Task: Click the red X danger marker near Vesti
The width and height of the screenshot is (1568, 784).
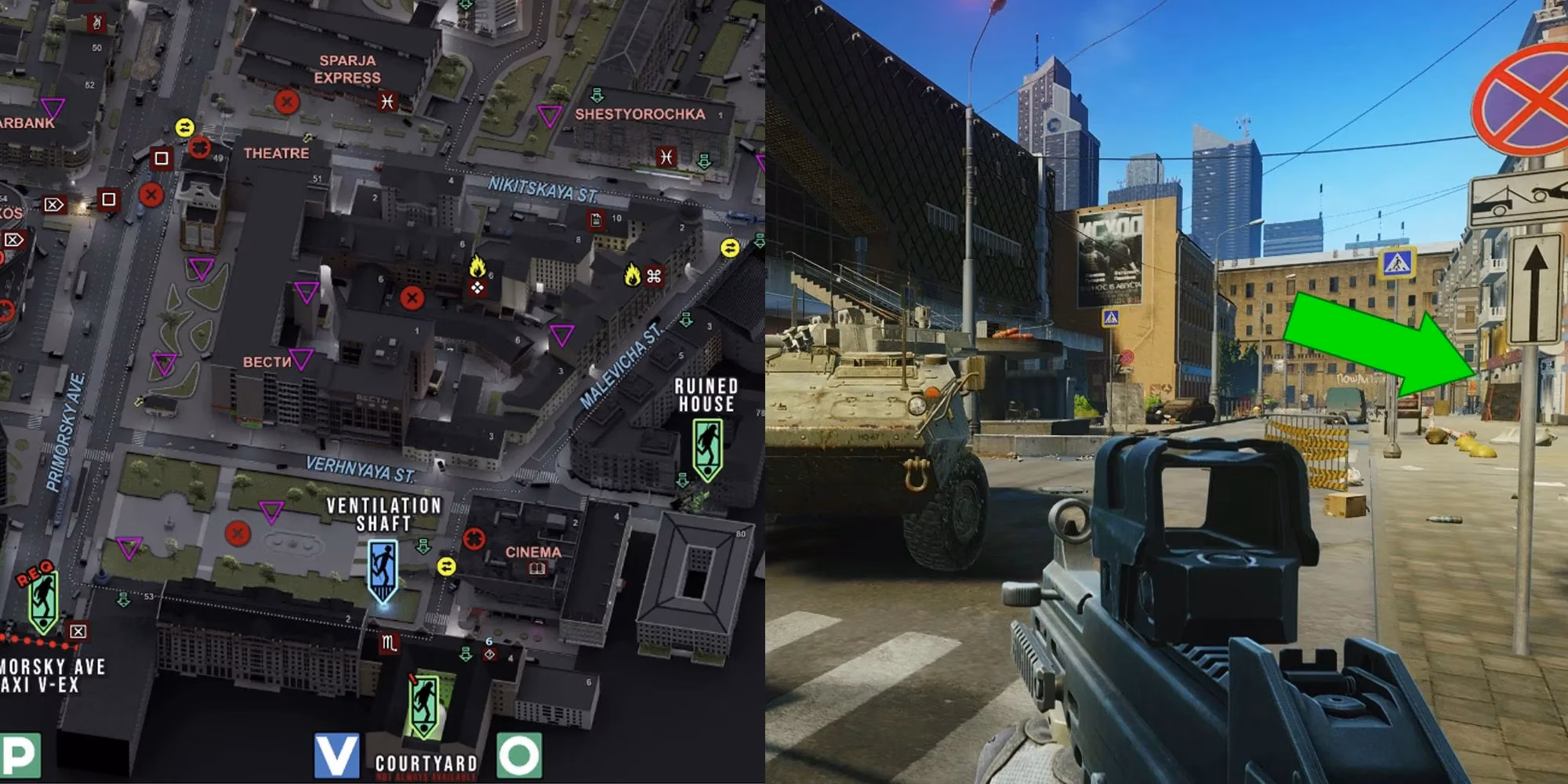Action: 410,297
